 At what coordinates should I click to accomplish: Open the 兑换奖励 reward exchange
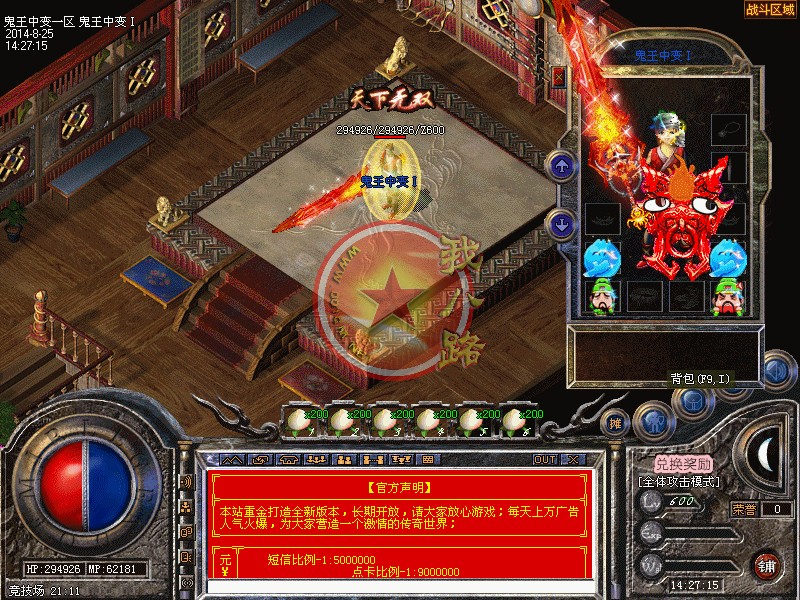click(x=684, y=464)
